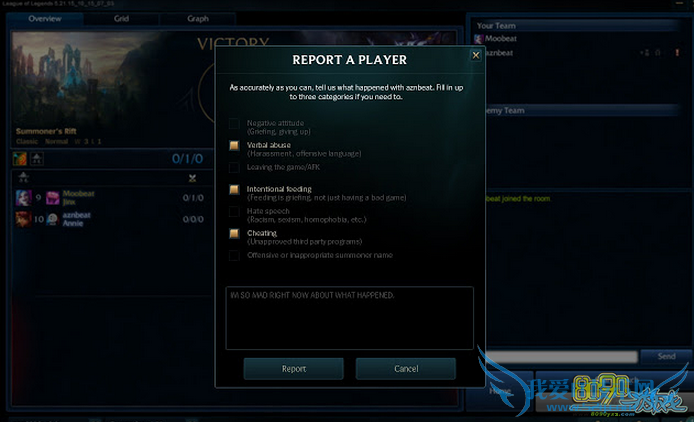This screenshot has height=422, width=694.
Task: Switch to the Overview tab
Action: pos(45,19)
